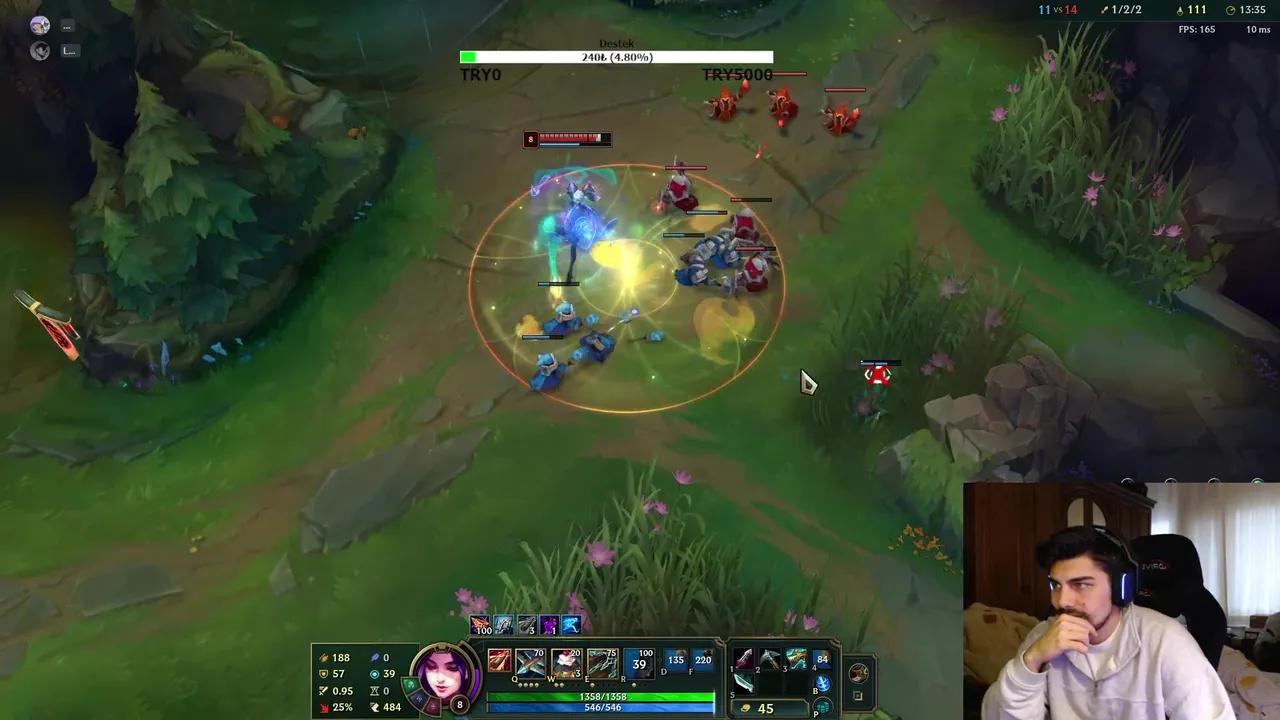Click the attack damage stat icon showing 188
The image size is (1280, 720).
(325, 657)
